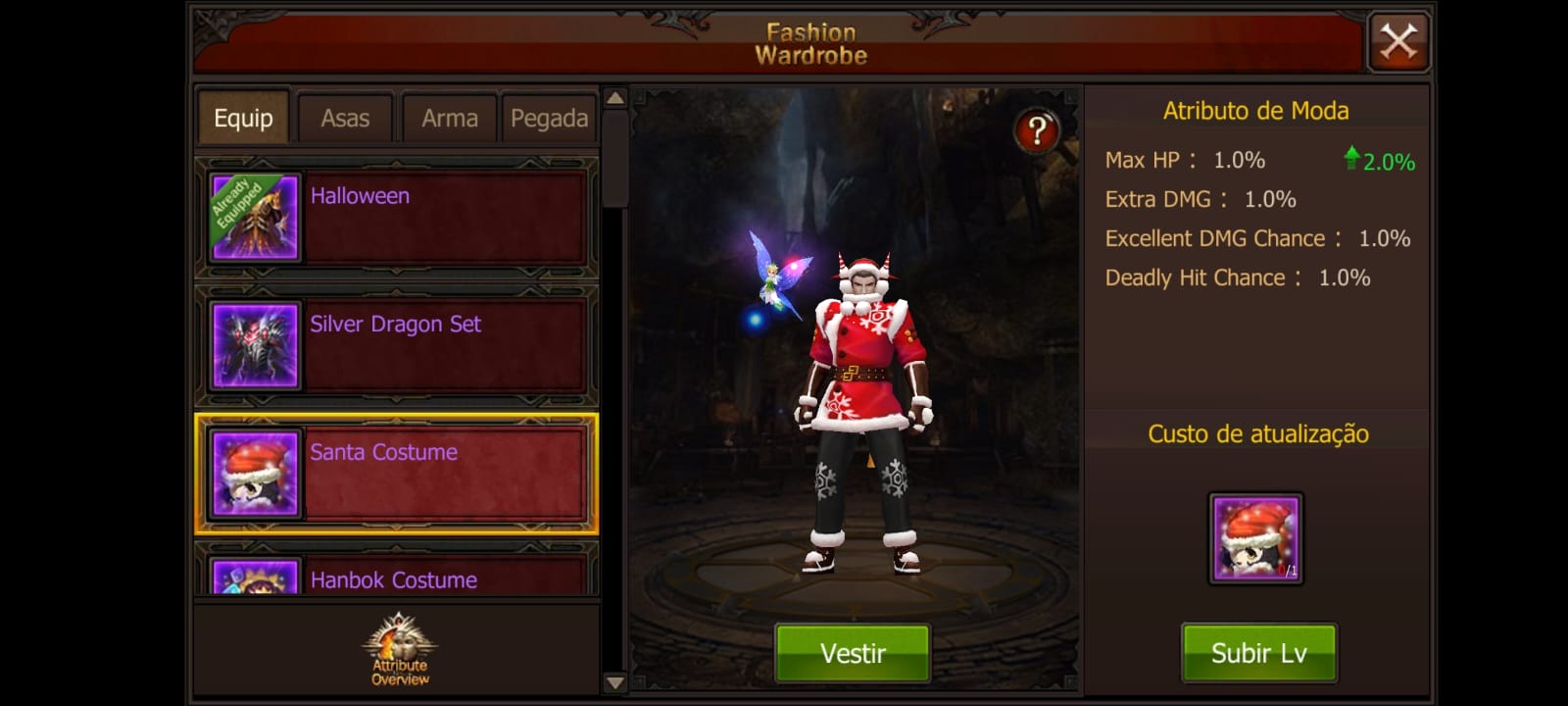Open the help question mark icon
The image size is (1568, 706).
pos(1038,128)
